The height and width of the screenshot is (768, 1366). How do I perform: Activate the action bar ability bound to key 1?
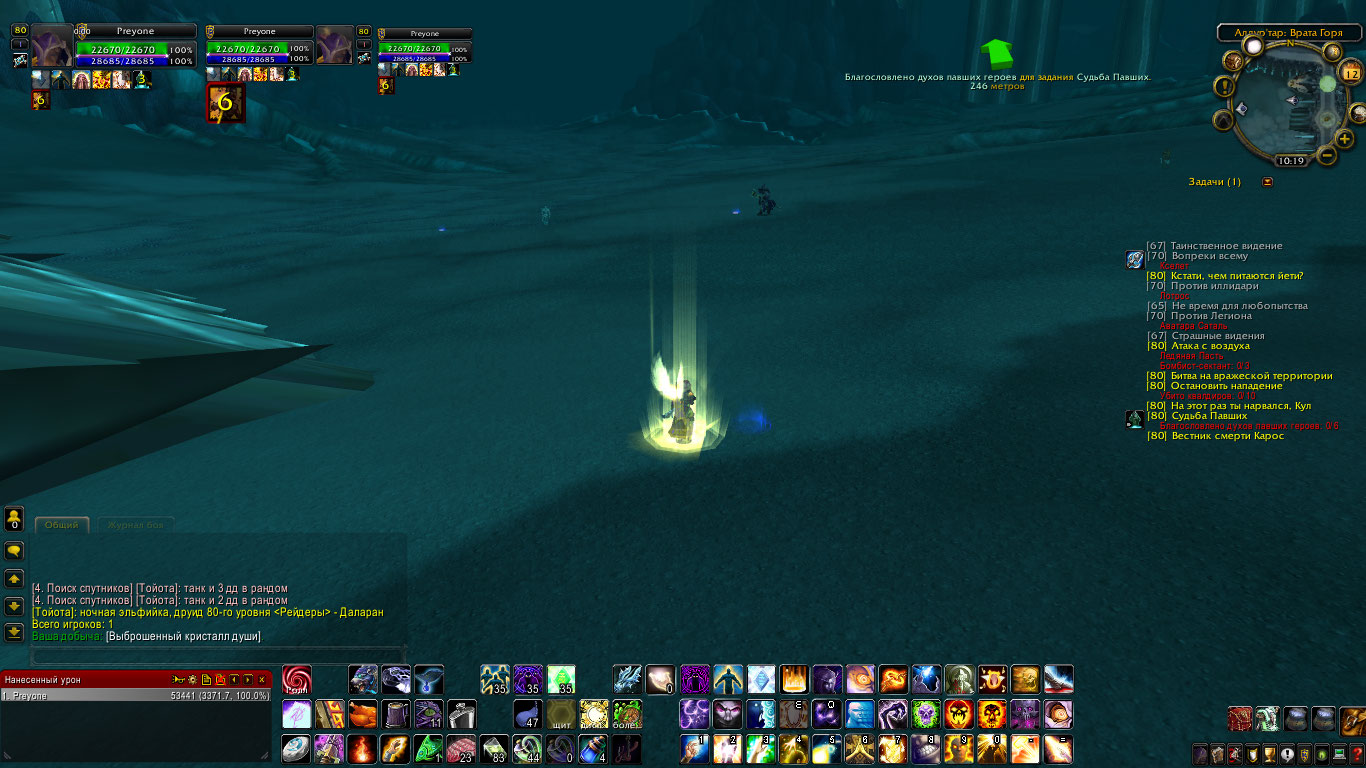pyautogui.click(x=695, y=748)
